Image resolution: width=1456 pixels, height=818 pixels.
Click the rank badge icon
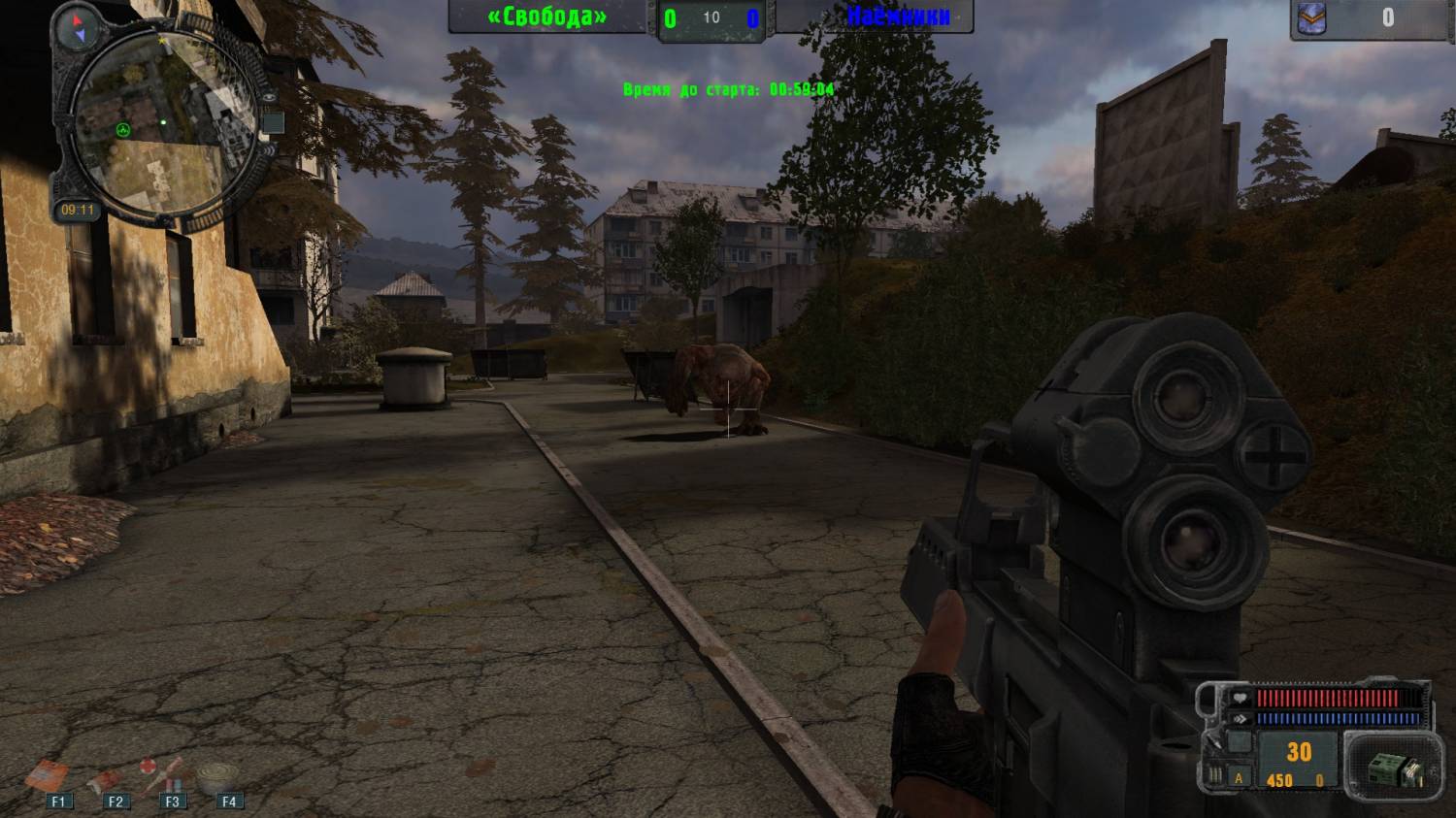coord(1312,18)
